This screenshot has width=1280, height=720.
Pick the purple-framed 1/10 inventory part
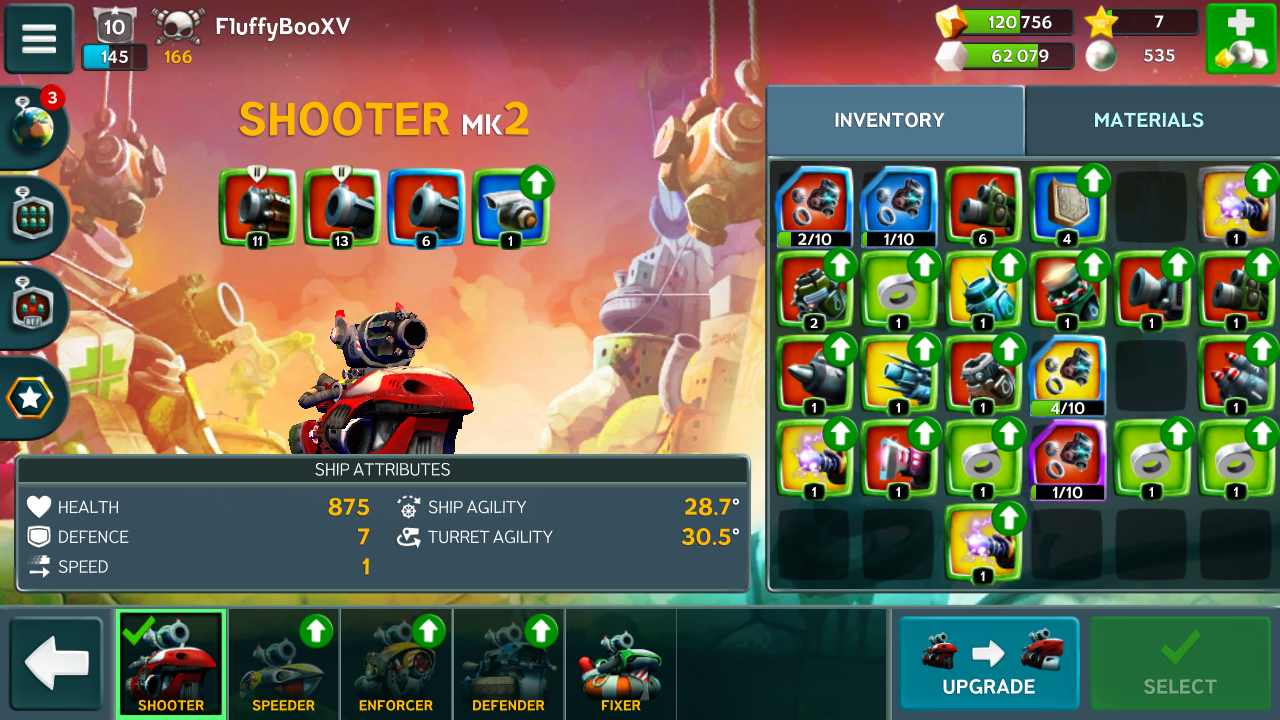coord(1067,459)
